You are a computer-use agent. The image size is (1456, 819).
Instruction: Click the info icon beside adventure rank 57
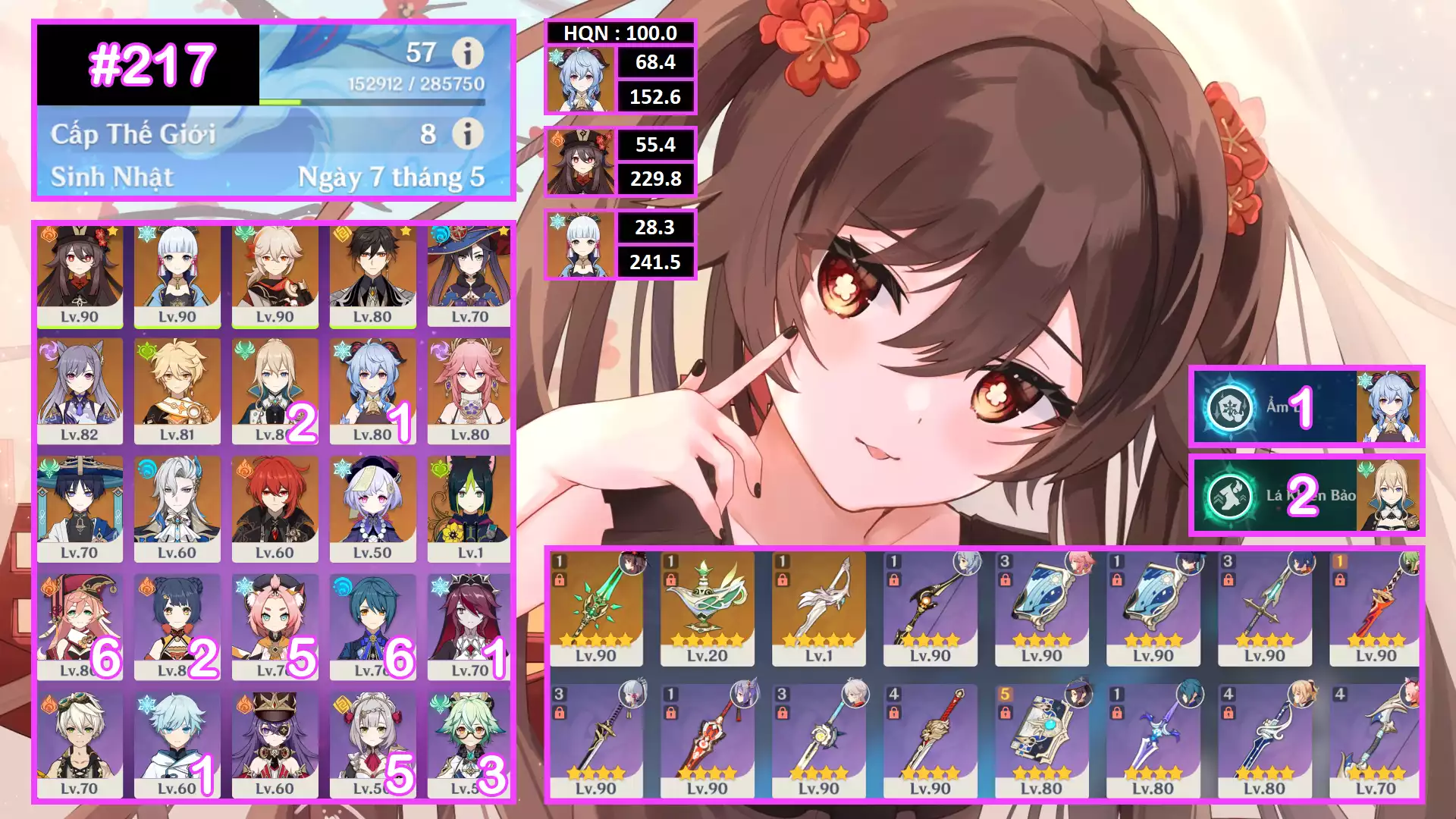click(467, 53)
